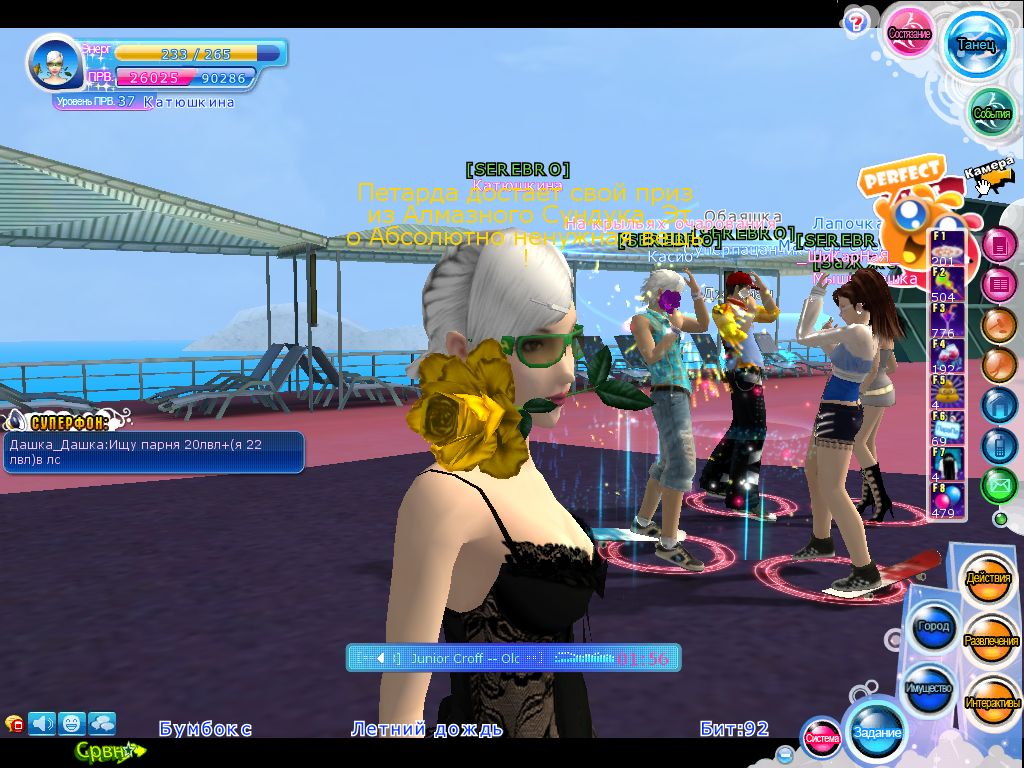
Task: Open the События events button
Action: [x=991, y=113]
